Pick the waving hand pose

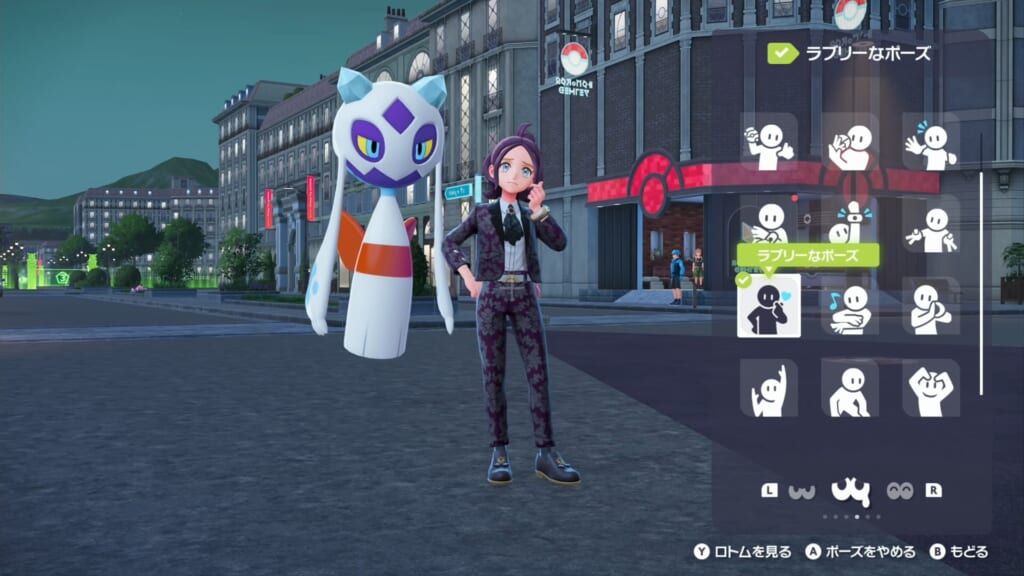931,142
